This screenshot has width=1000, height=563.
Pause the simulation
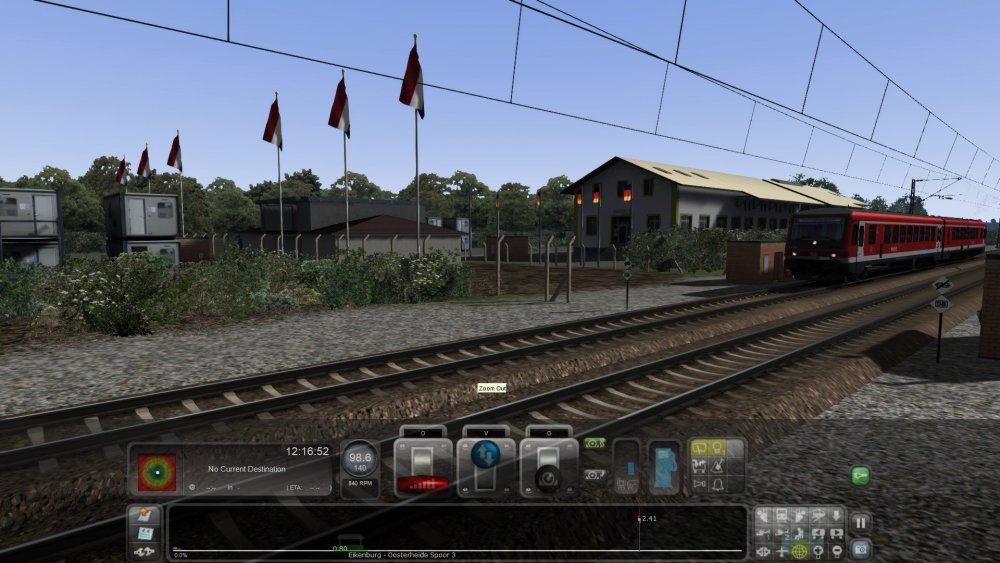(x=860, y=521)
